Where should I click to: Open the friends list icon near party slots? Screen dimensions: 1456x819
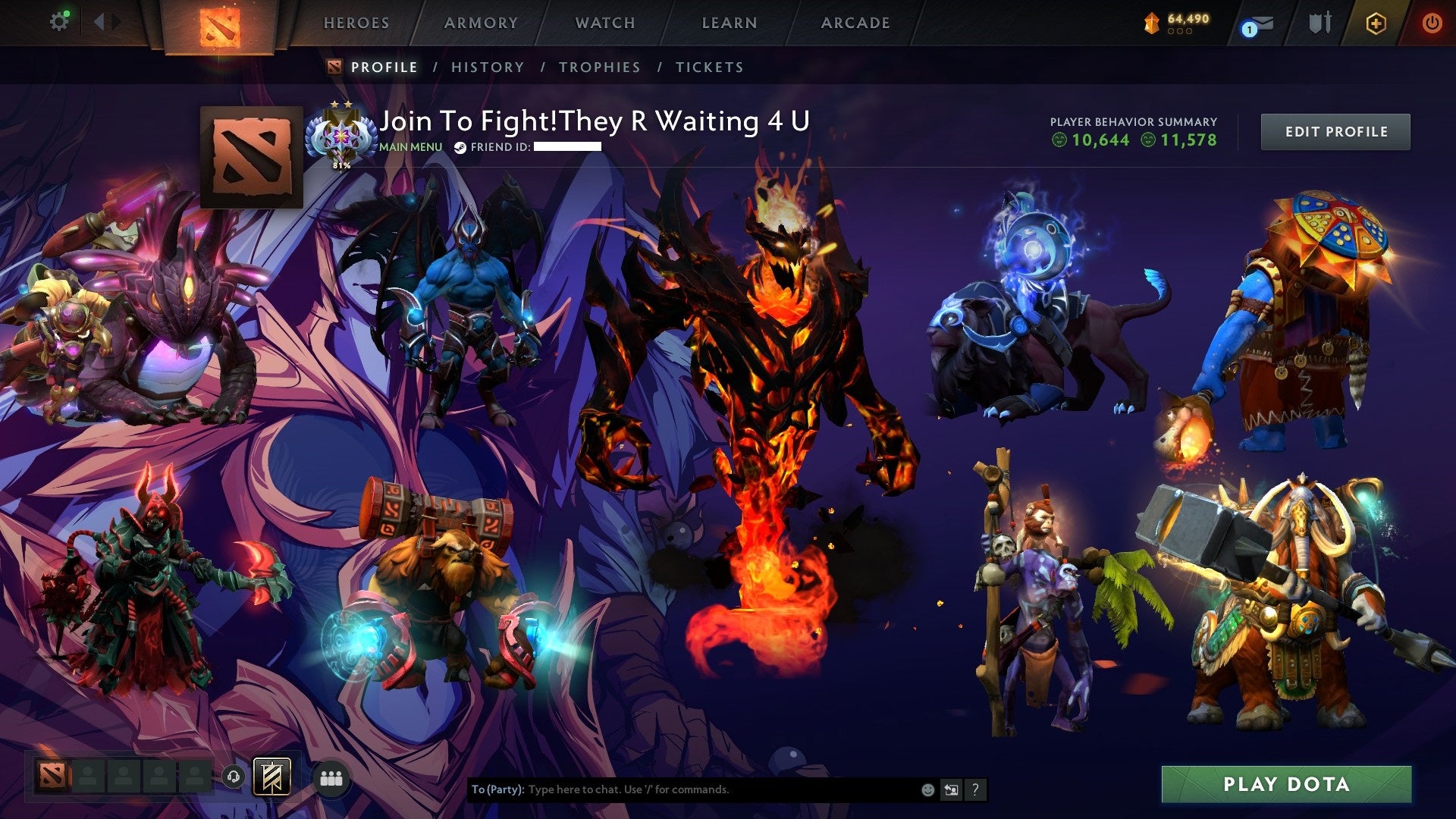pos(331,777)
